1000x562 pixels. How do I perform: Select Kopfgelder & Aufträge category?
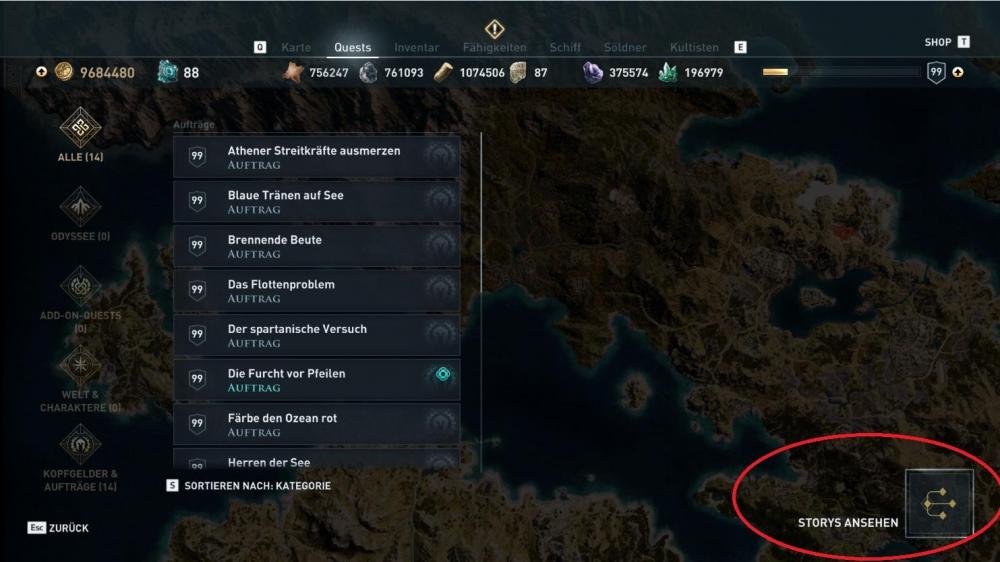(x=80, y=455)
